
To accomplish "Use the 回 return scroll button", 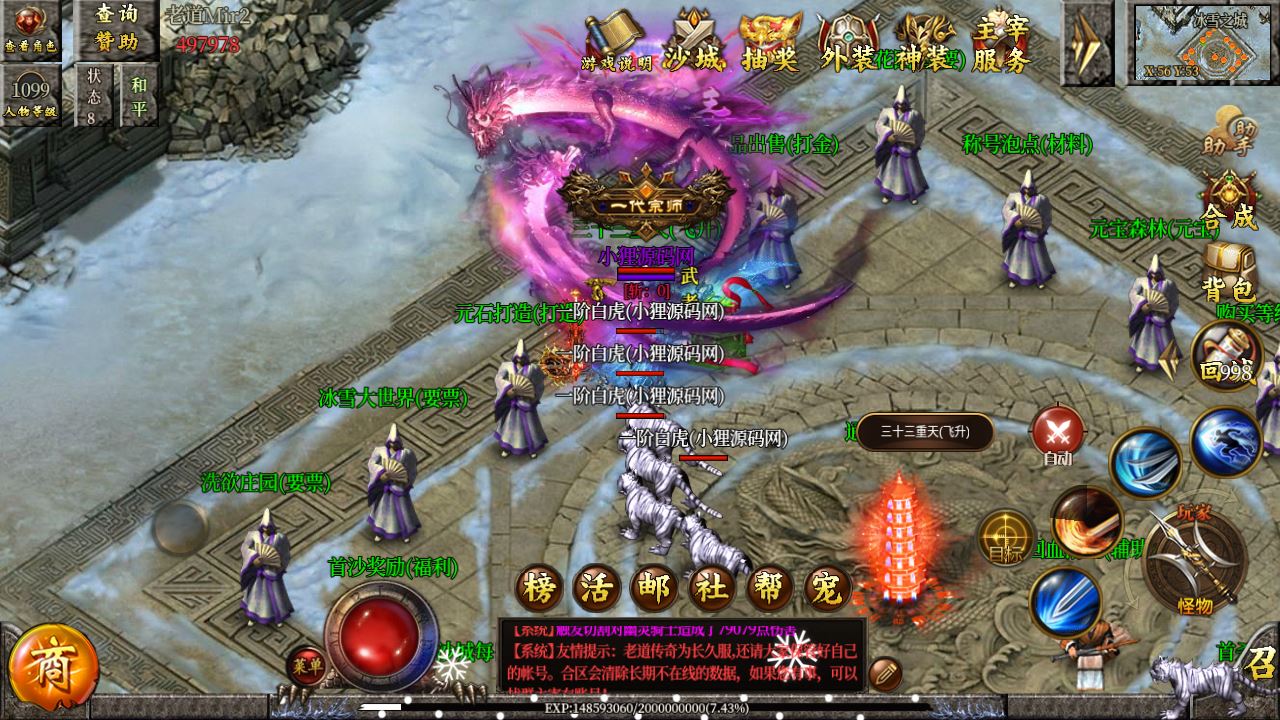I will (x=1226, y=358).
